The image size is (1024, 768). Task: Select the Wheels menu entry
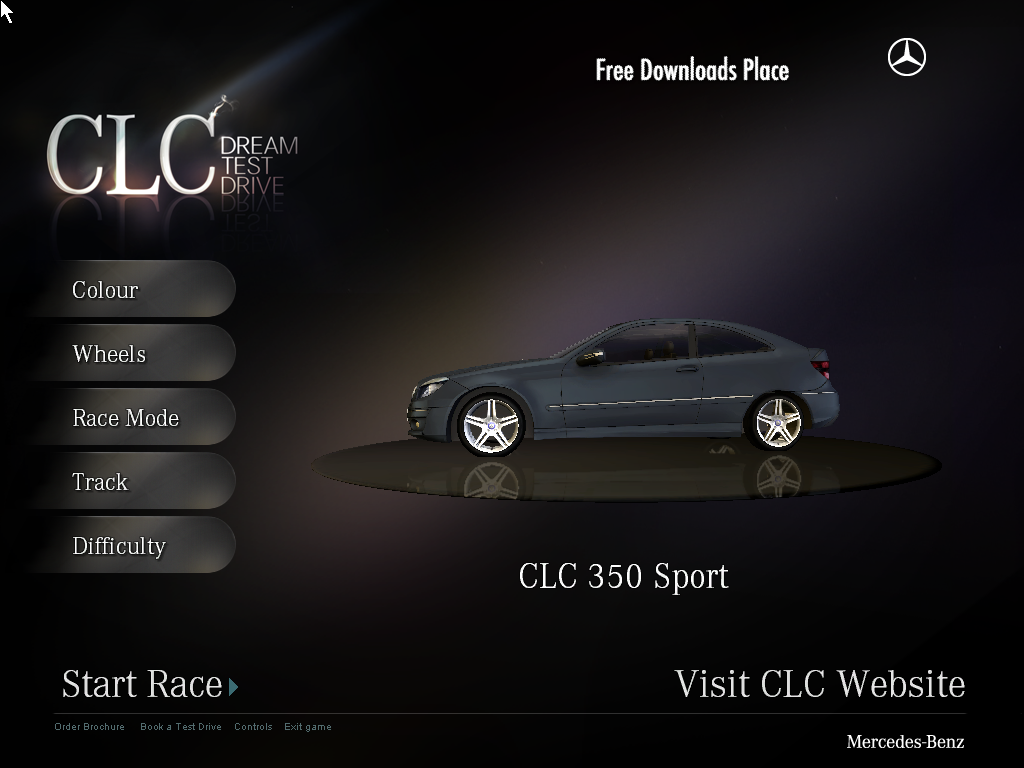[110, 354]
